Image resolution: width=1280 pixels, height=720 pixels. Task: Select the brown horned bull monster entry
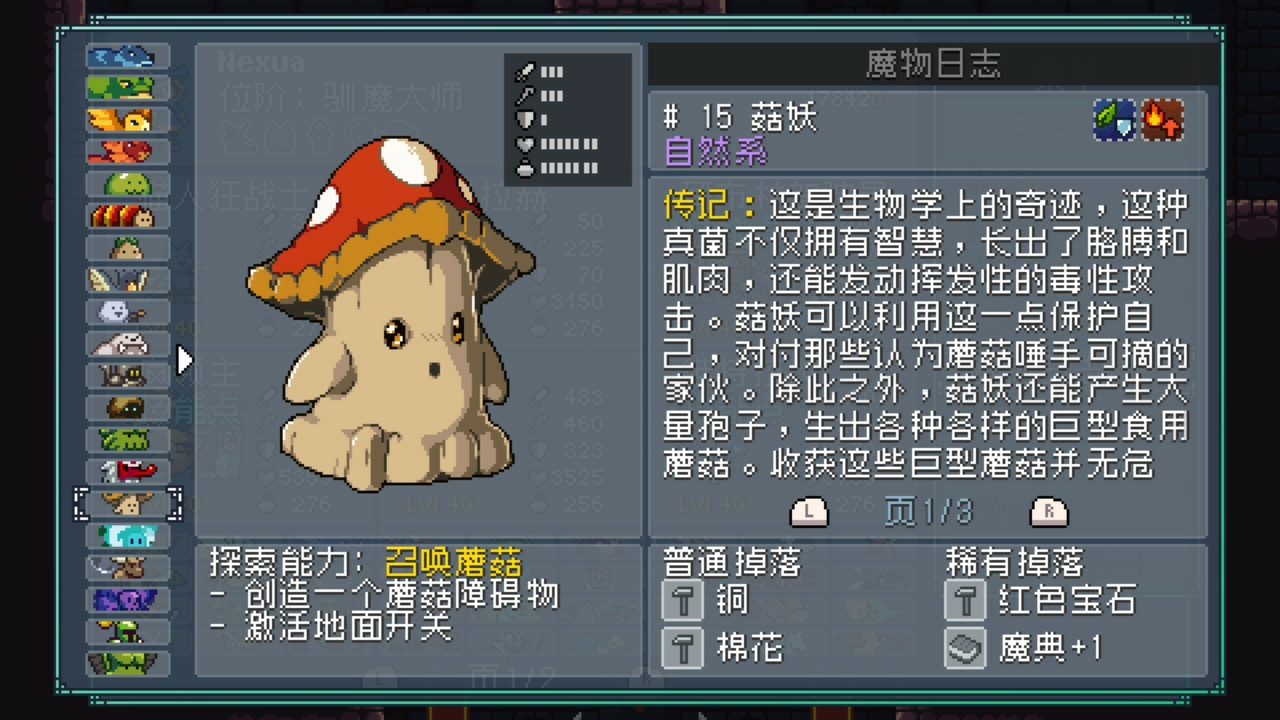pos(127,568)
